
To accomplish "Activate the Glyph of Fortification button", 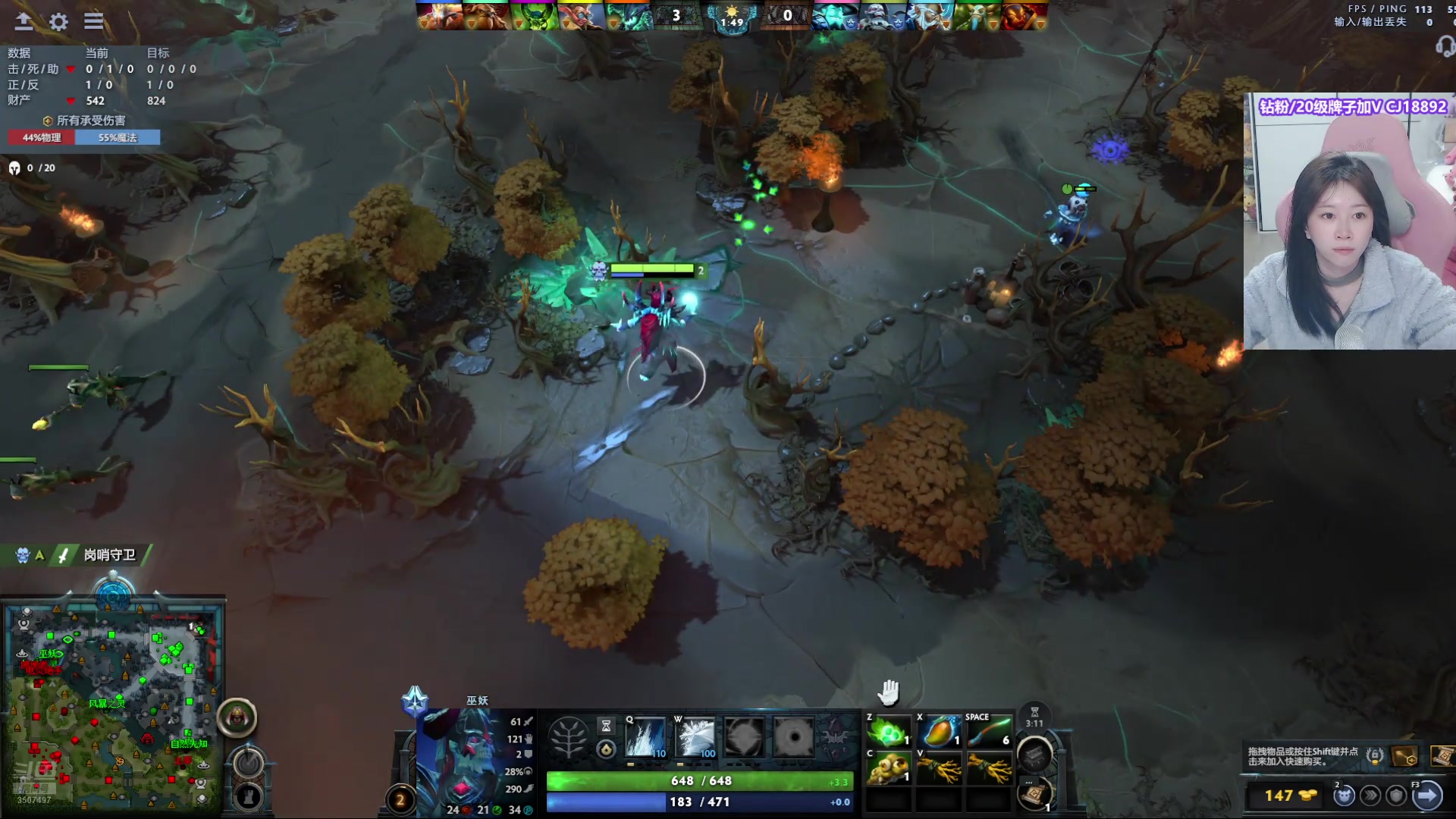I will tap(247, 796).
